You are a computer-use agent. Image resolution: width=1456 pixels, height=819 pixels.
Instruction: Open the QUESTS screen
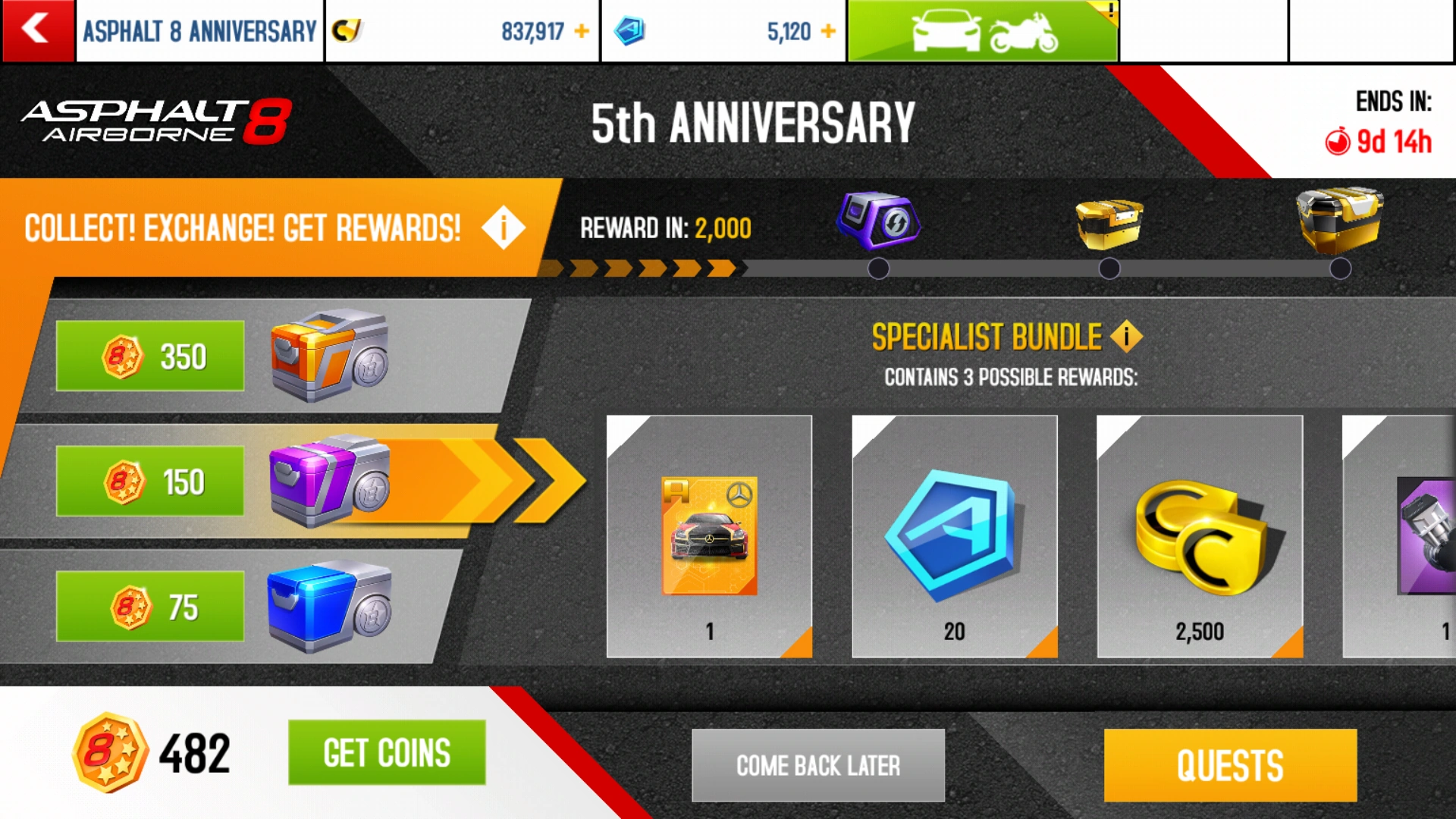[1229, 764]
